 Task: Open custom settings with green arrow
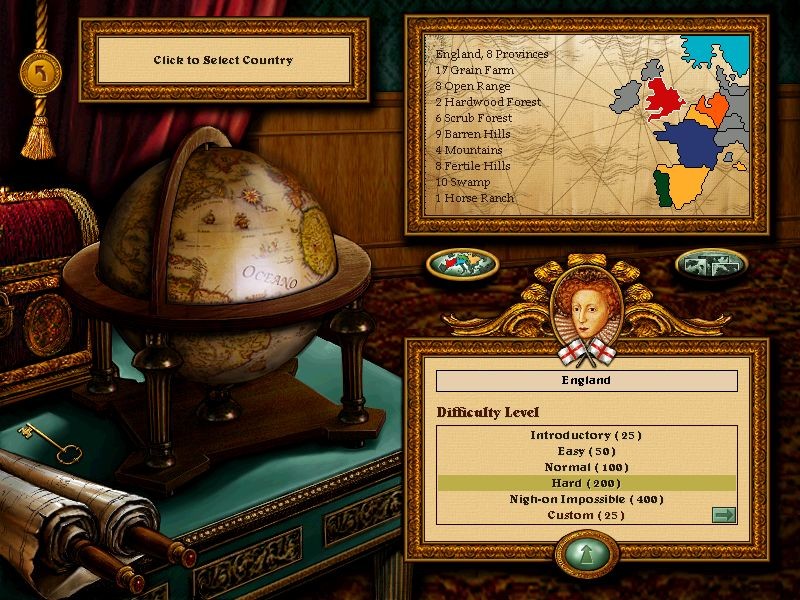(723, 515)
